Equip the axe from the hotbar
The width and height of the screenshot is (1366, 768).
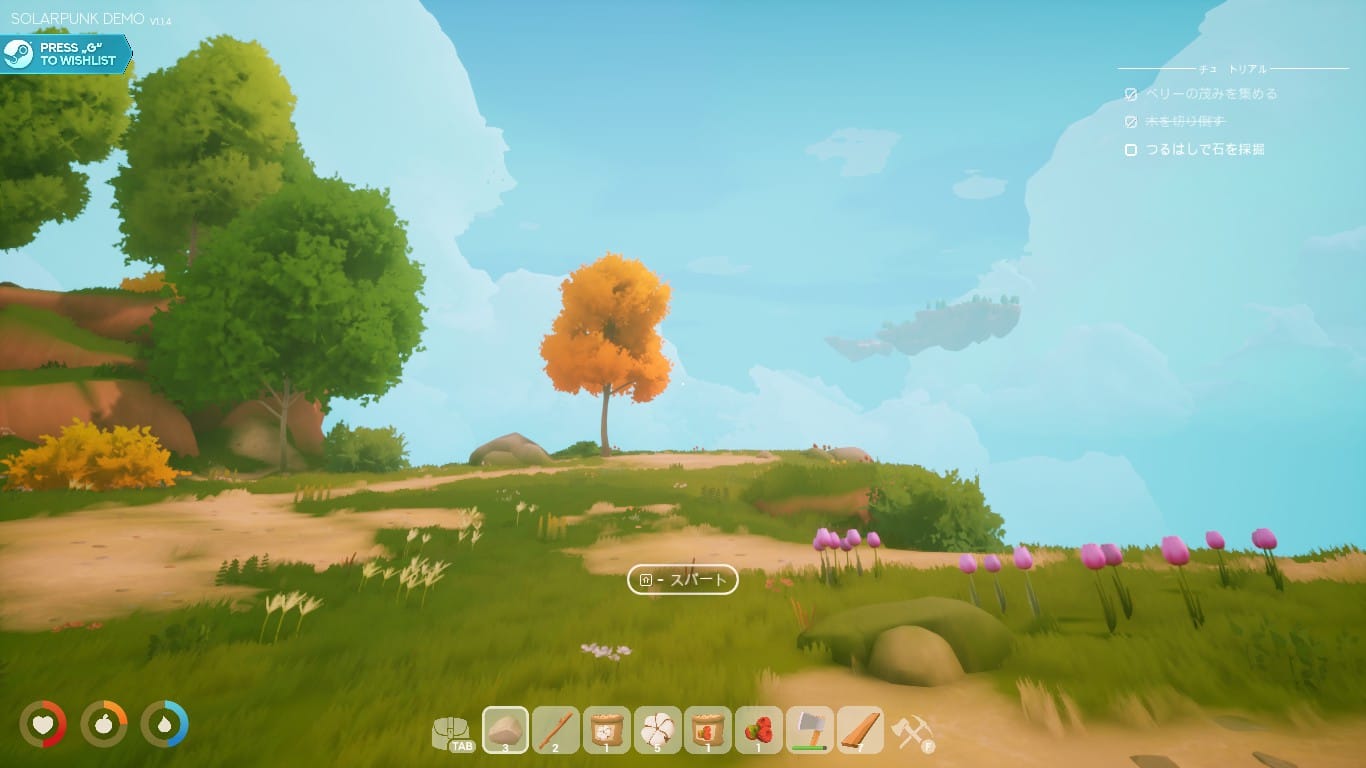810,730
